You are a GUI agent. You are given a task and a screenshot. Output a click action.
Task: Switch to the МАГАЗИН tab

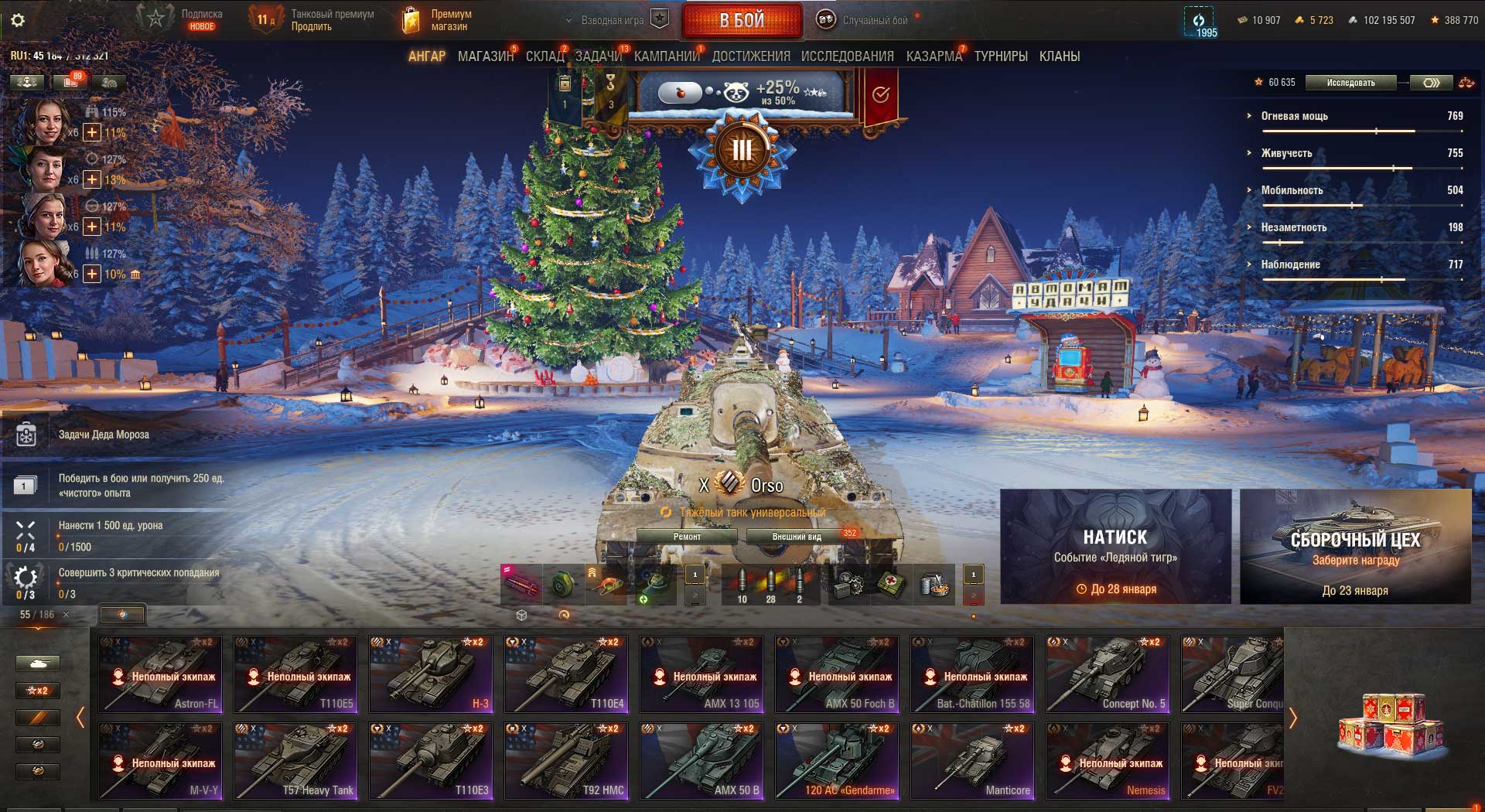coord(485,56)
